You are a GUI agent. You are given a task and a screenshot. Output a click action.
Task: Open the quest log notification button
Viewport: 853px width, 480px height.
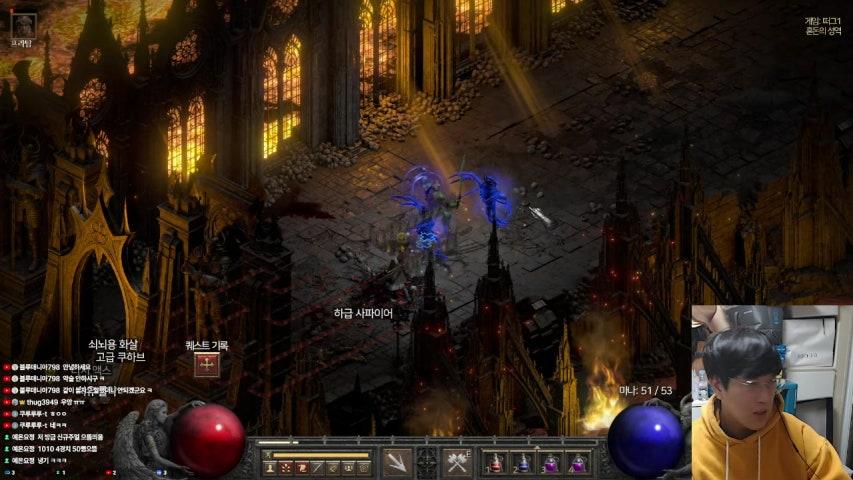point(207,365)
